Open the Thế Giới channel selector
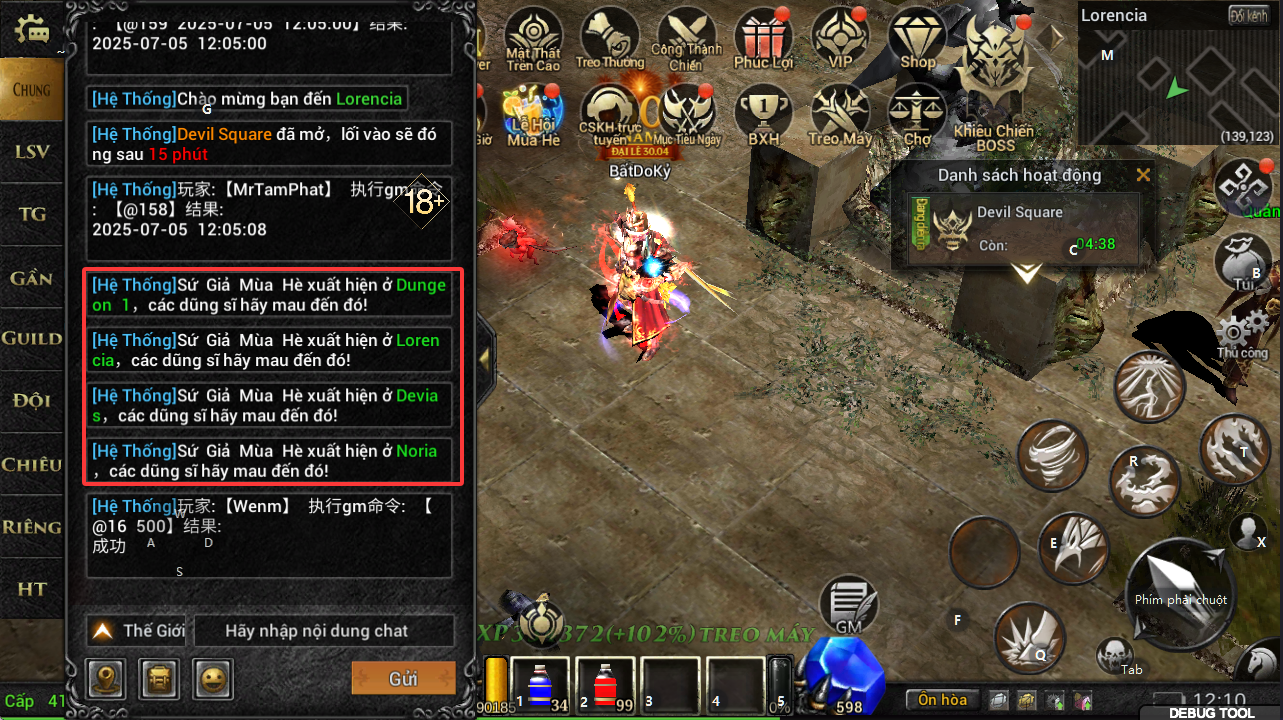Image resolution: width=1283 pixels, height=720 pixels. coord(138,631)
